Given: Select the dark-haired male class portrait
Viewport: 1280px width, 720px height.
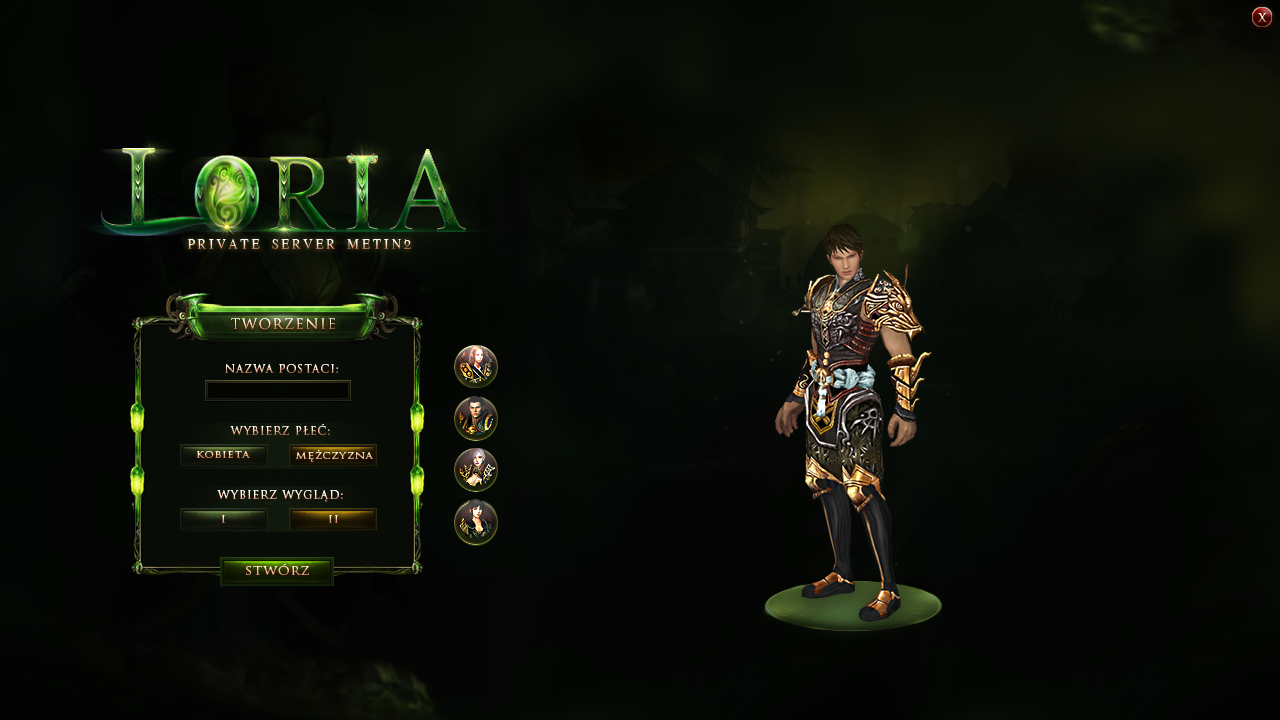Looking at the screenshot, I should [477, 420].
